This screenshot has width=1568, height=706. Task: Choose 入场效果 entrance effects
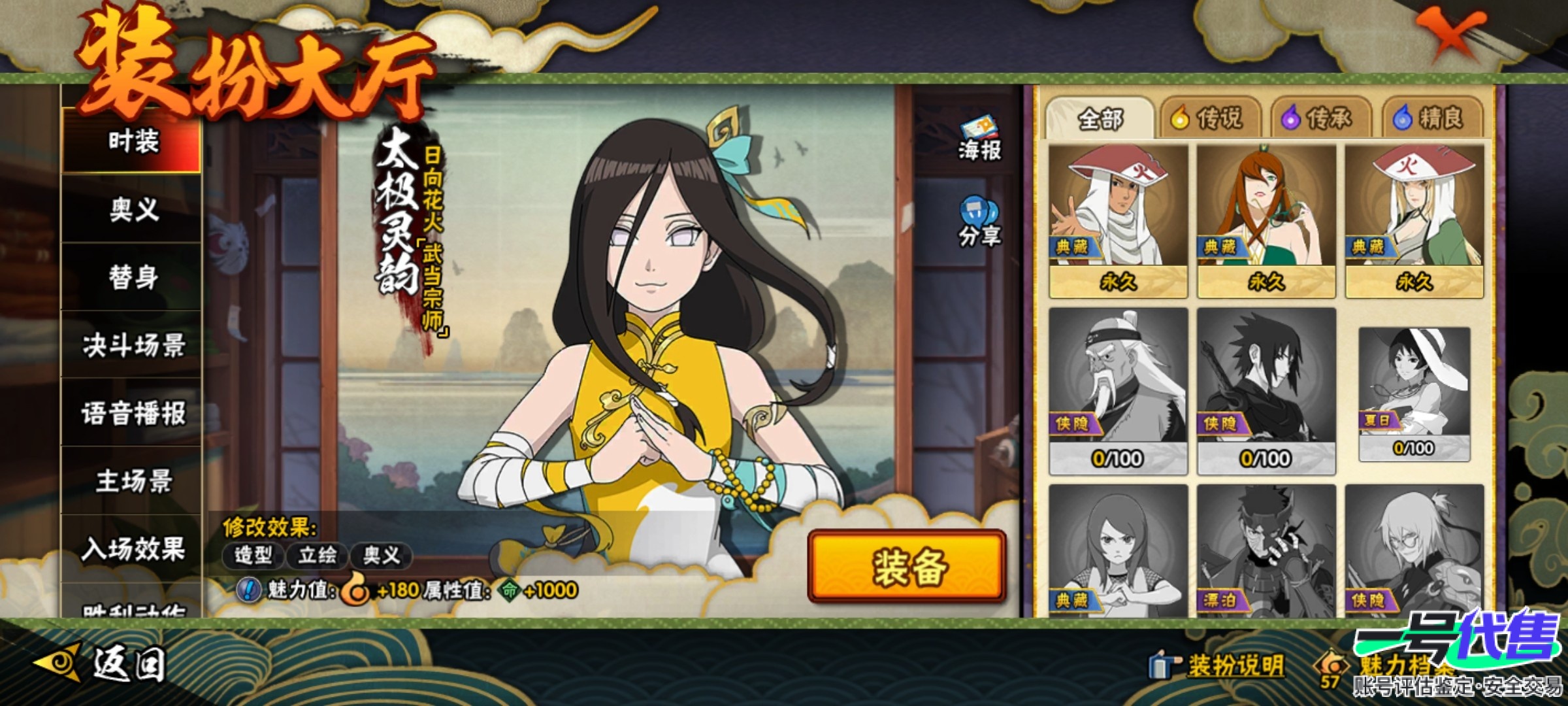pyautogui.click(x=133, y=549)
